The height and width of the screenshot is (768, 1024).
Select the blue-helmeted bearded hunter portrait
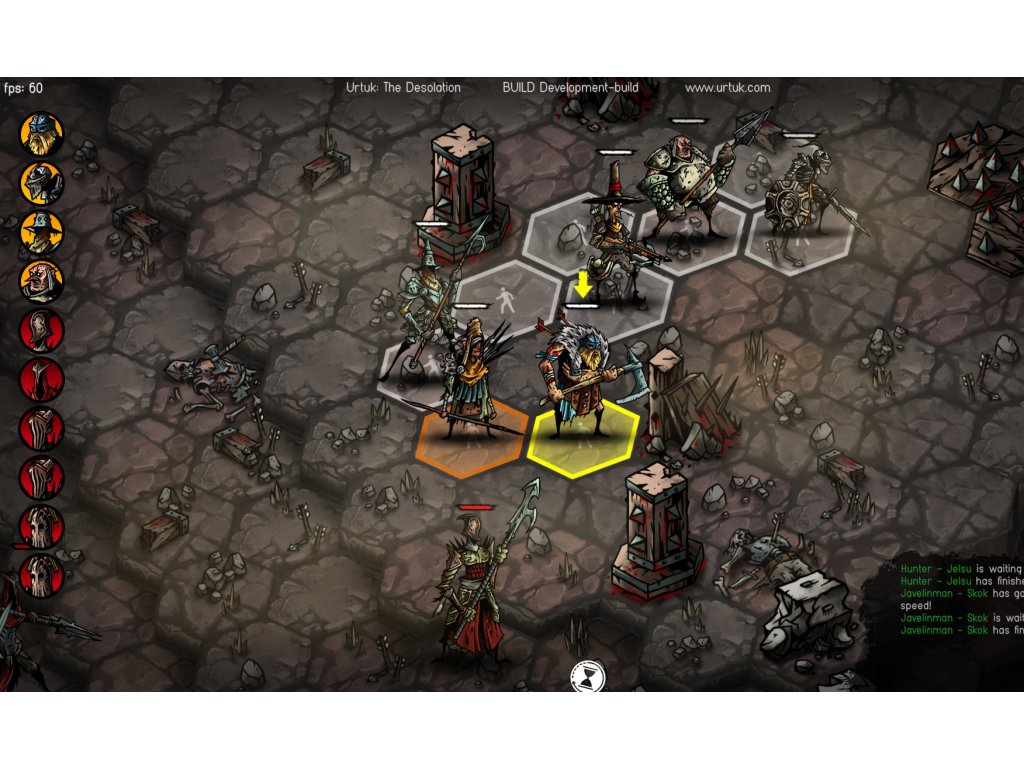click(x=42, y=133)
